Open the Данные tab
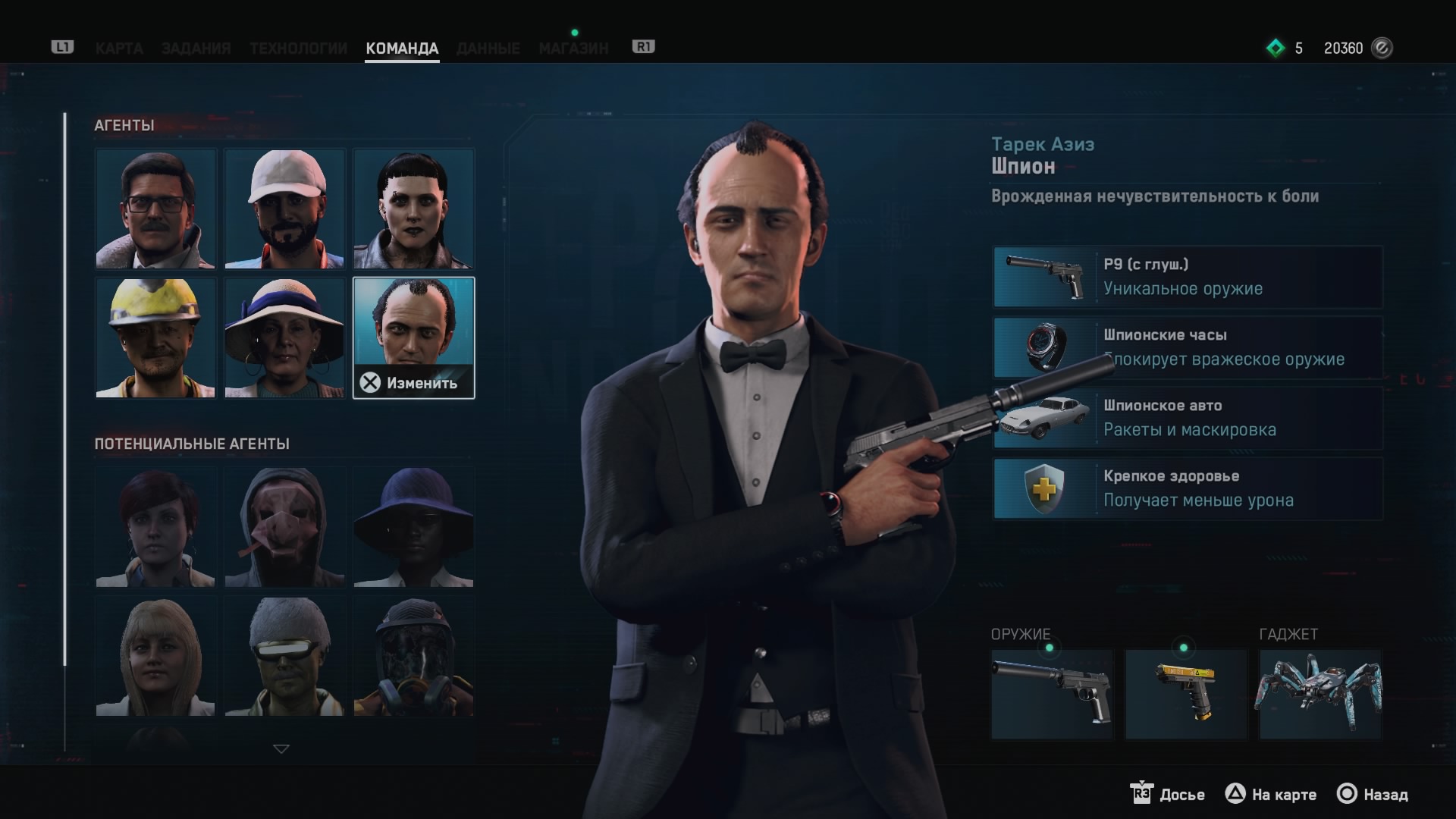1456x819 pixels. coord(488,49)
